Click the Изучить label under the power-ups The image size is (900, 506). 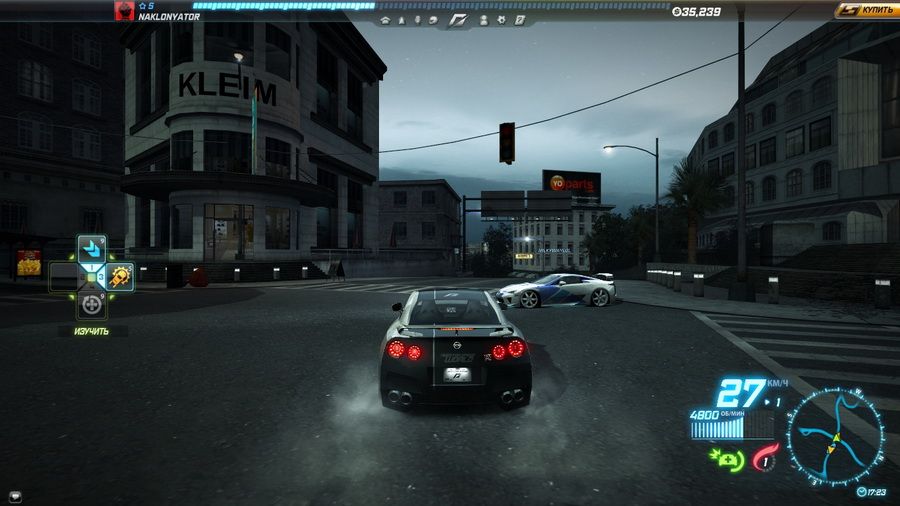(x=91, y=330)
